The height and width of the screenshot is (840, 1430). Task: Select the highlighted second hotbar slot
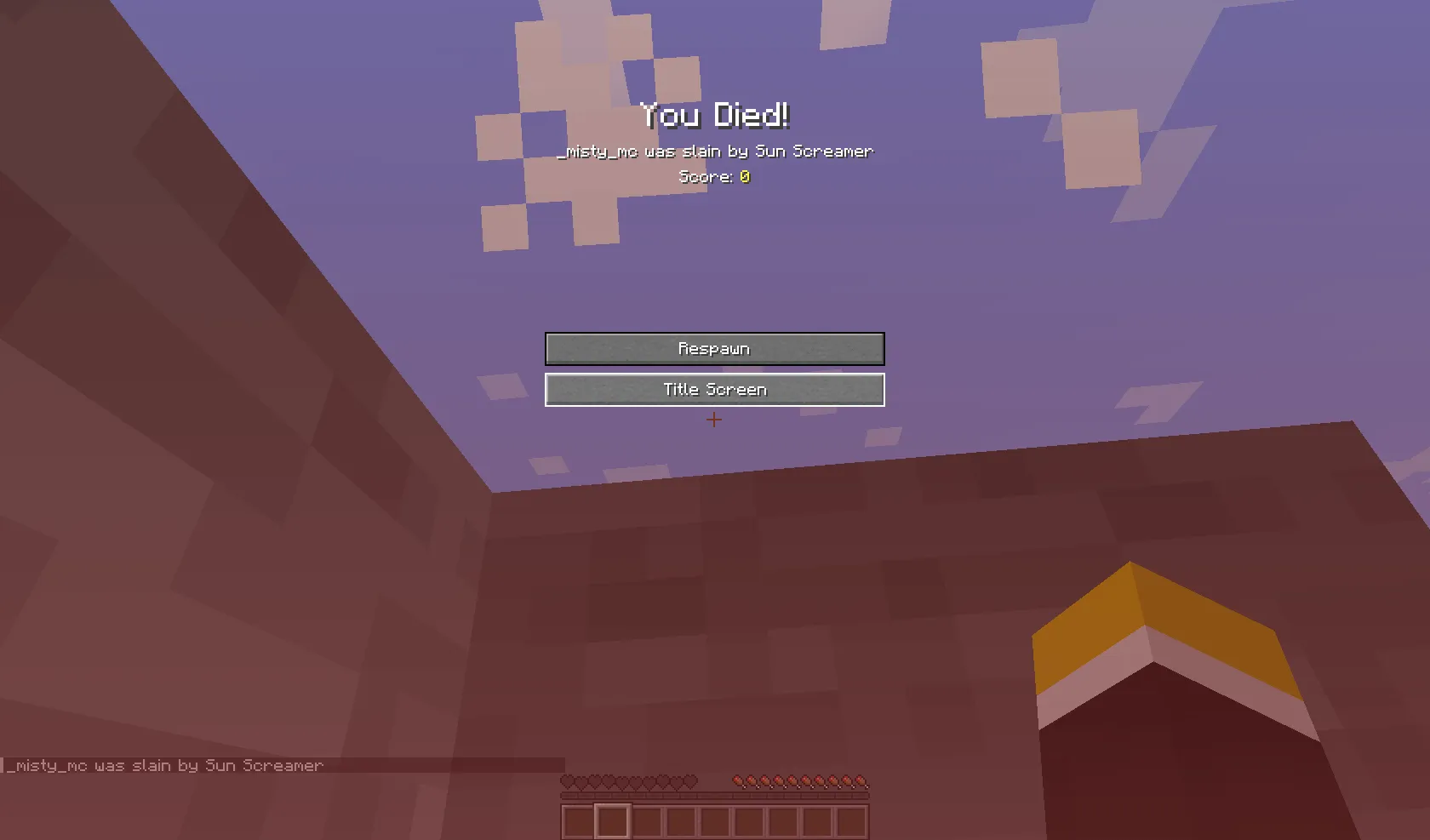pos(615,820)
